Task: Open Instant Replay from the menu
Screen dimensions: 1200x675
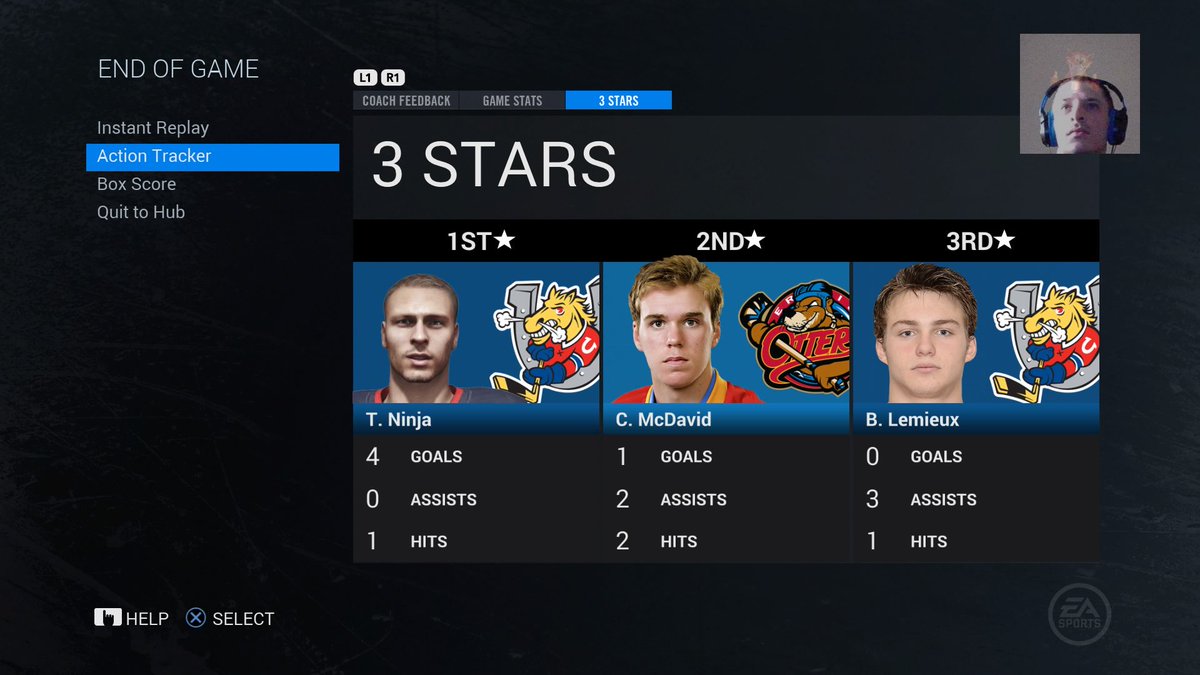Action: click(x=153, y=128)
